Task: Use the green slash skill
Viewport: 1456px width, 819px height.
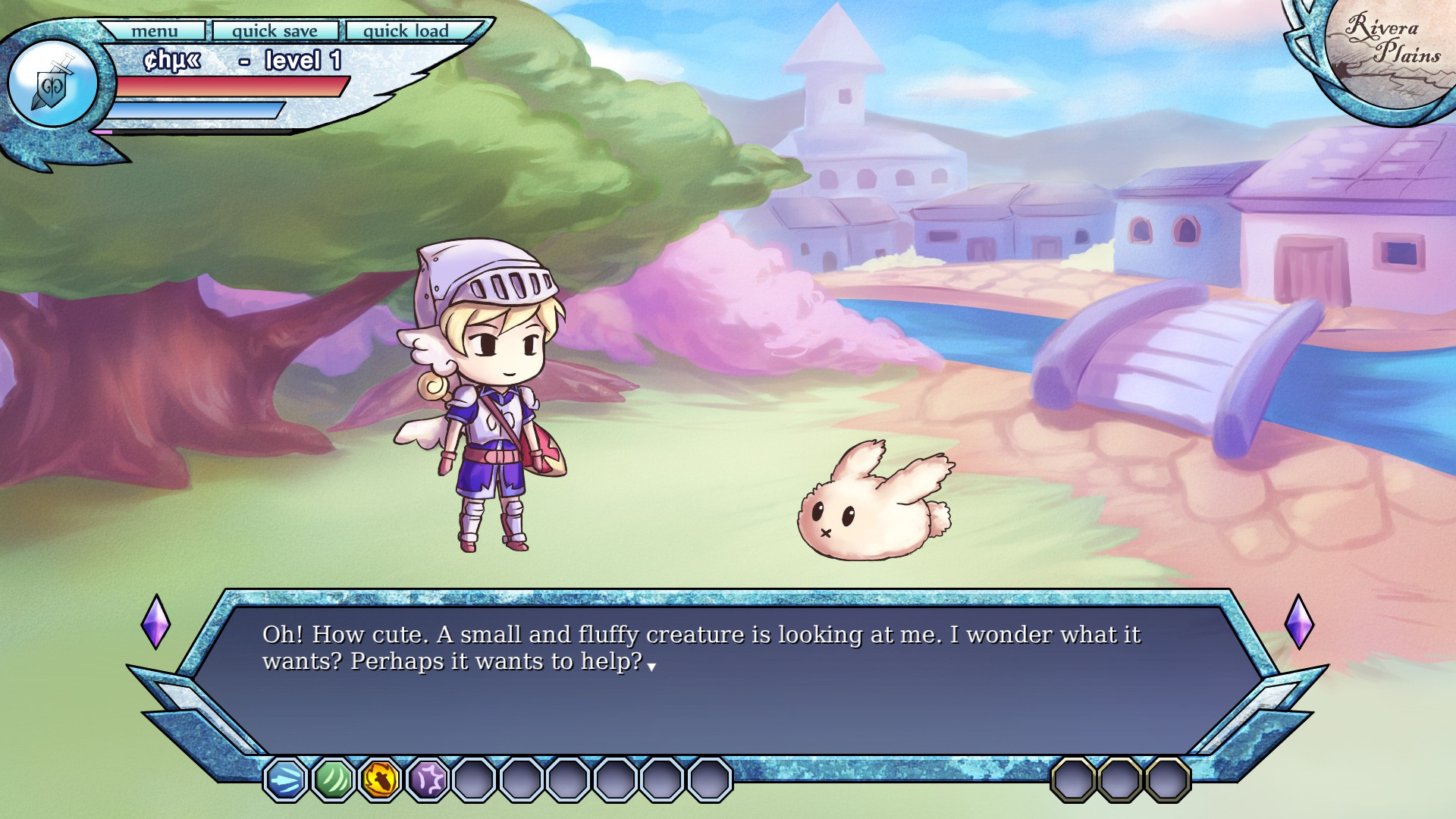Action: (333, 779)
